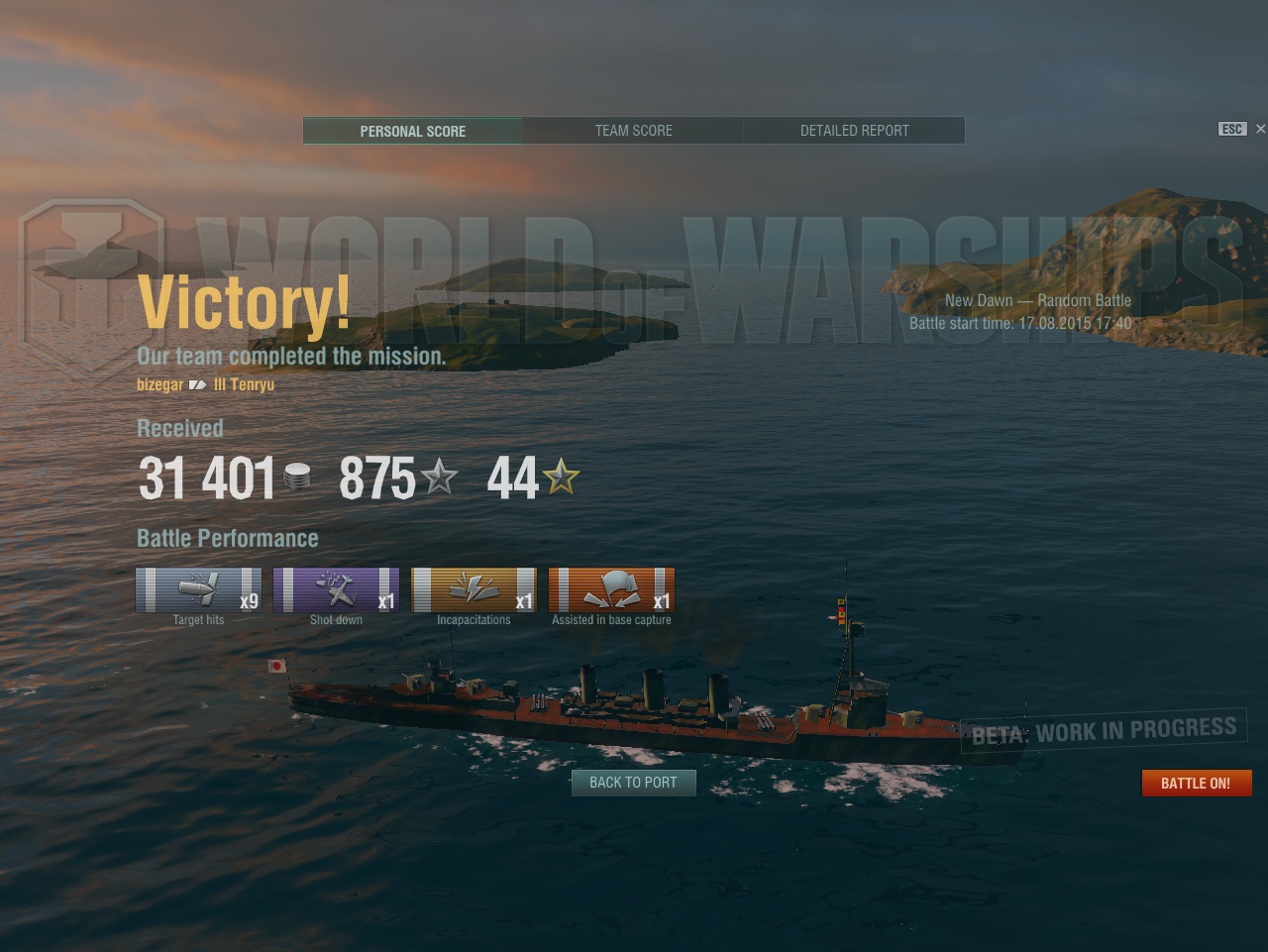Switch to the Personal Score tab

coord(412,131)
